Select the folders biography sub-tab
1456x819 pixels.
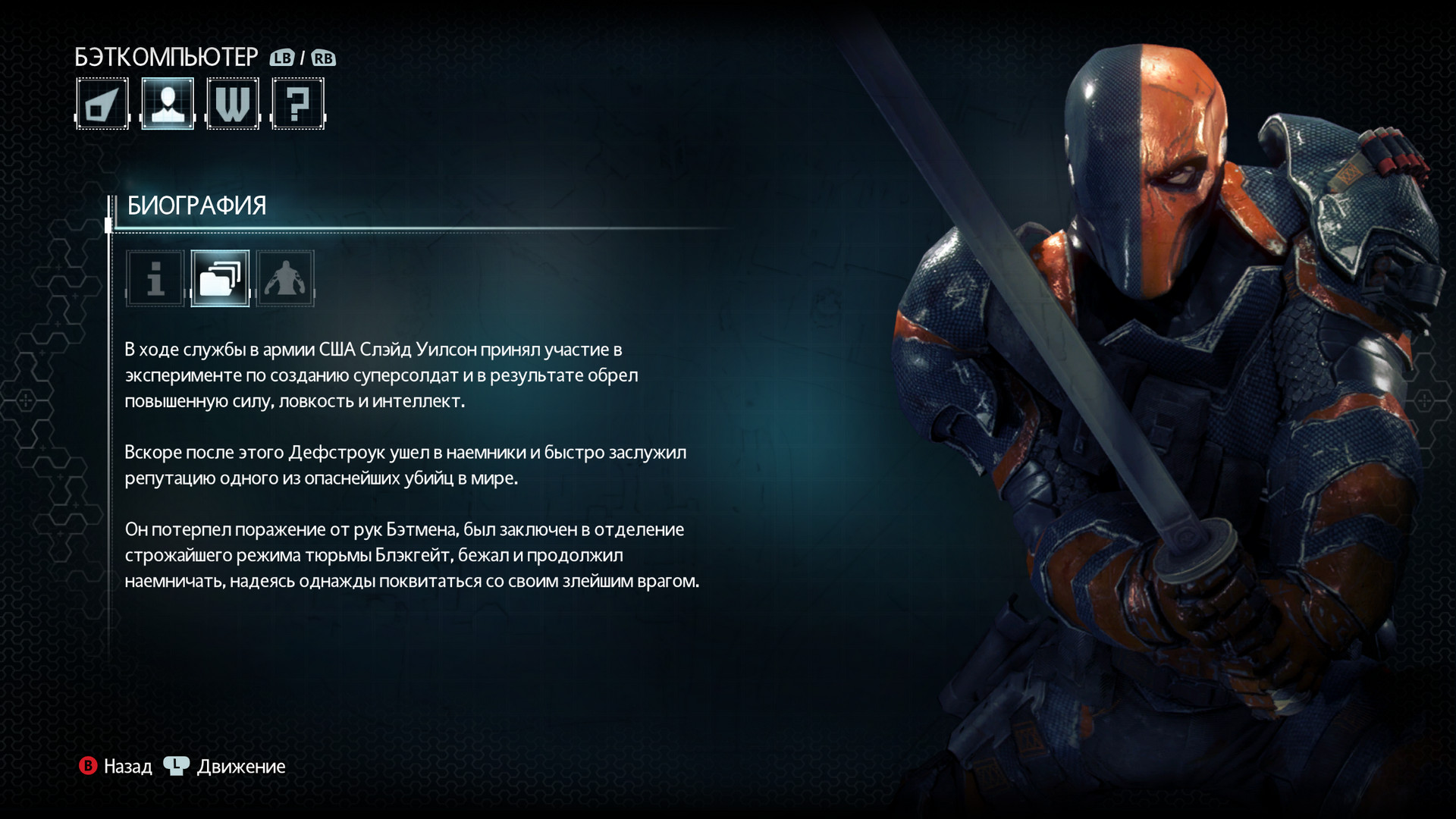click(220, 278)
